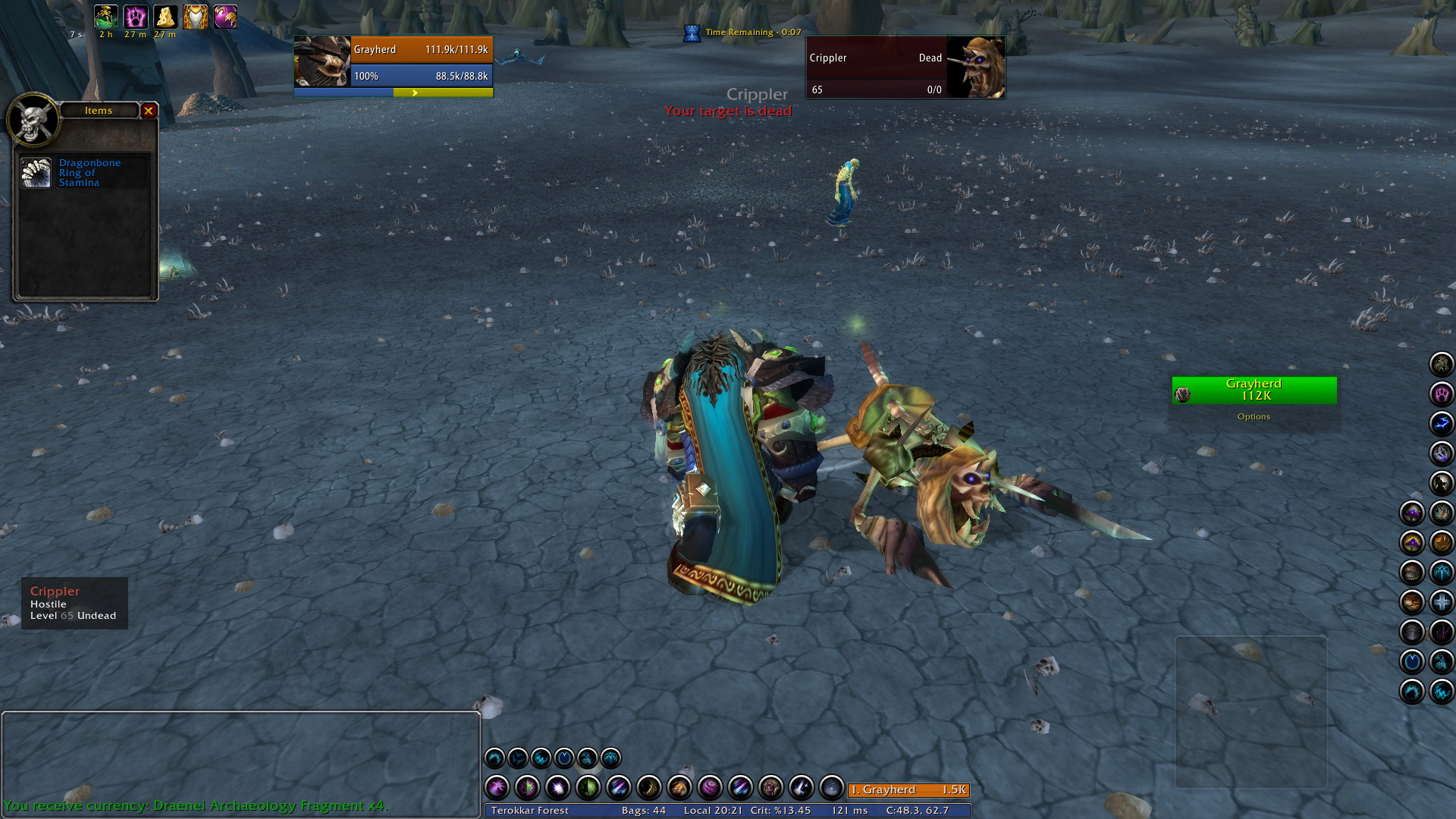This screenshot has height=819, width=1456.
Task: Click the Bags: 44 info text
Action: point(643,811)
